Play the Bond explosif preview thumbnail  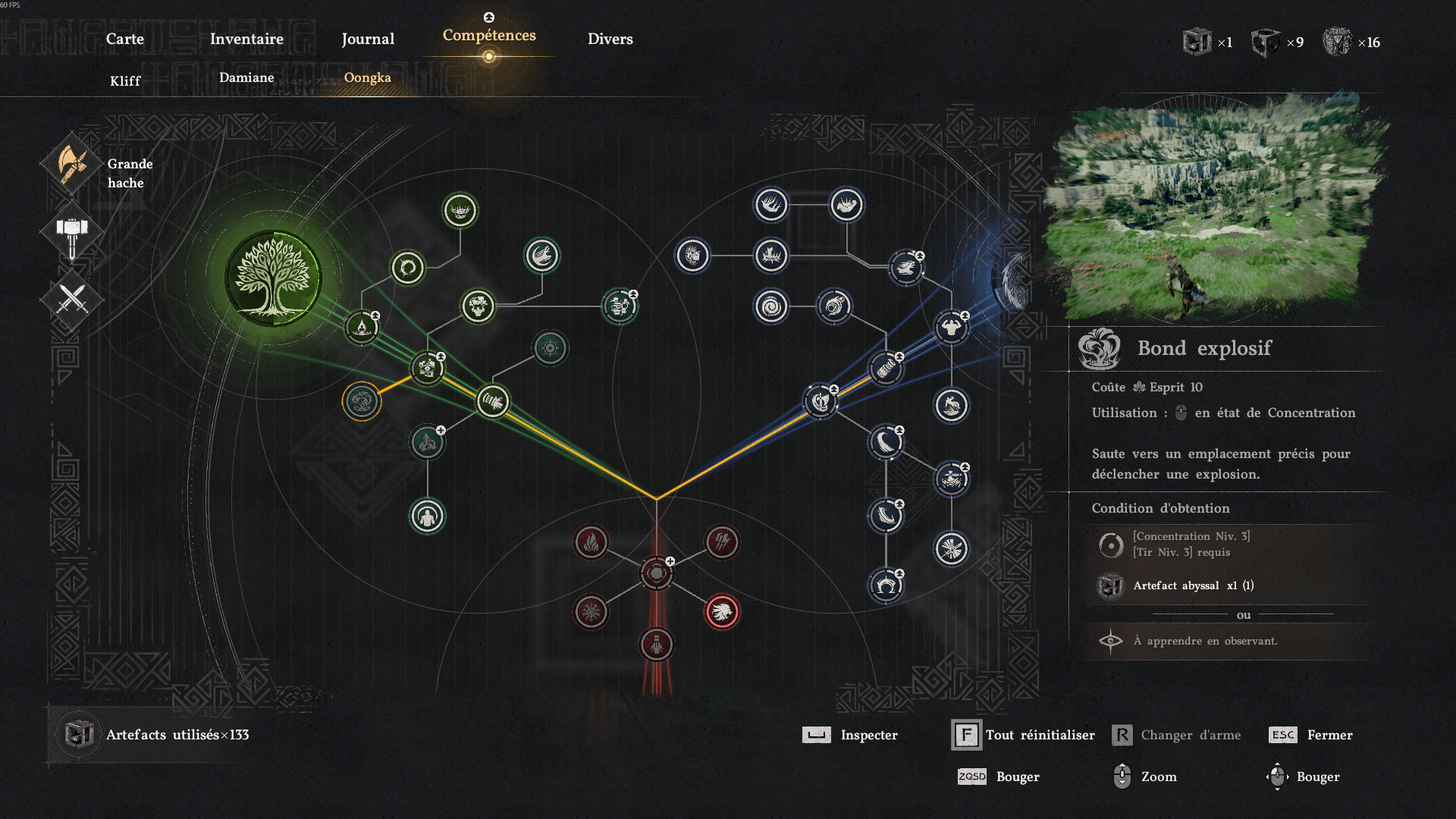tap(1215, 209)
